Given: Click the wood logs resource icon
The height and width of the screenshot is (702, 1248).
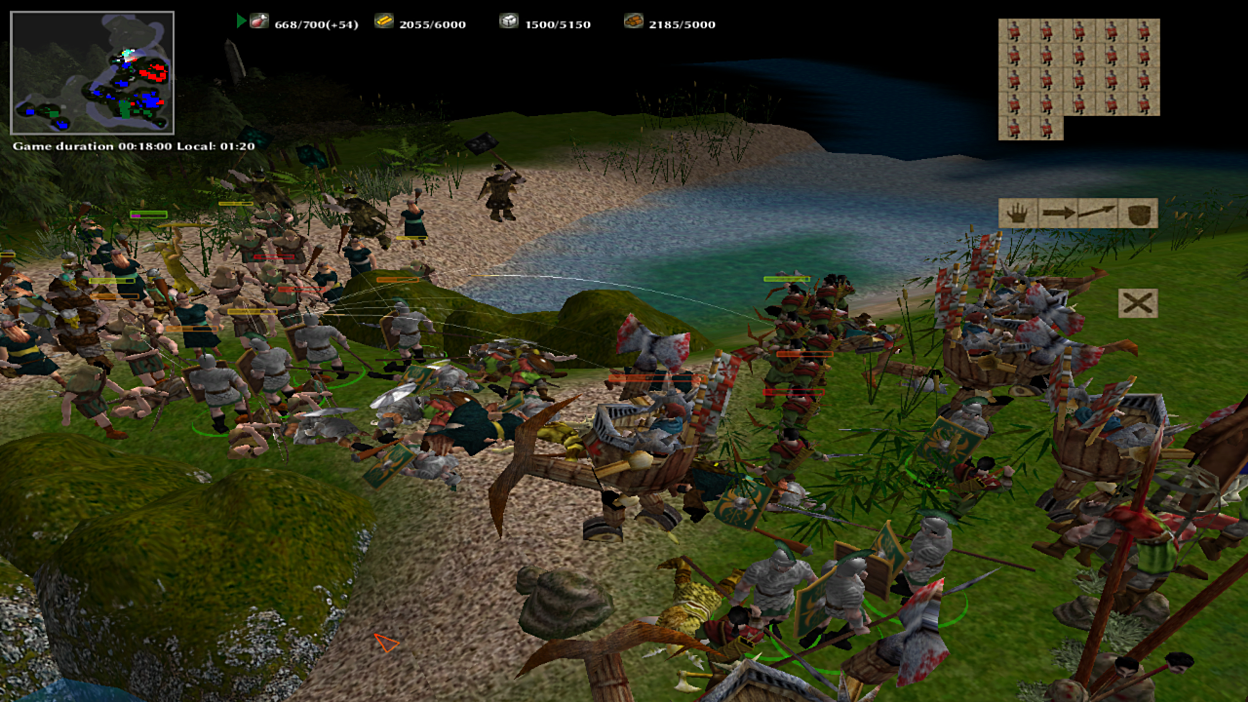Looking at the screenshot, I should tap(633, 21).
